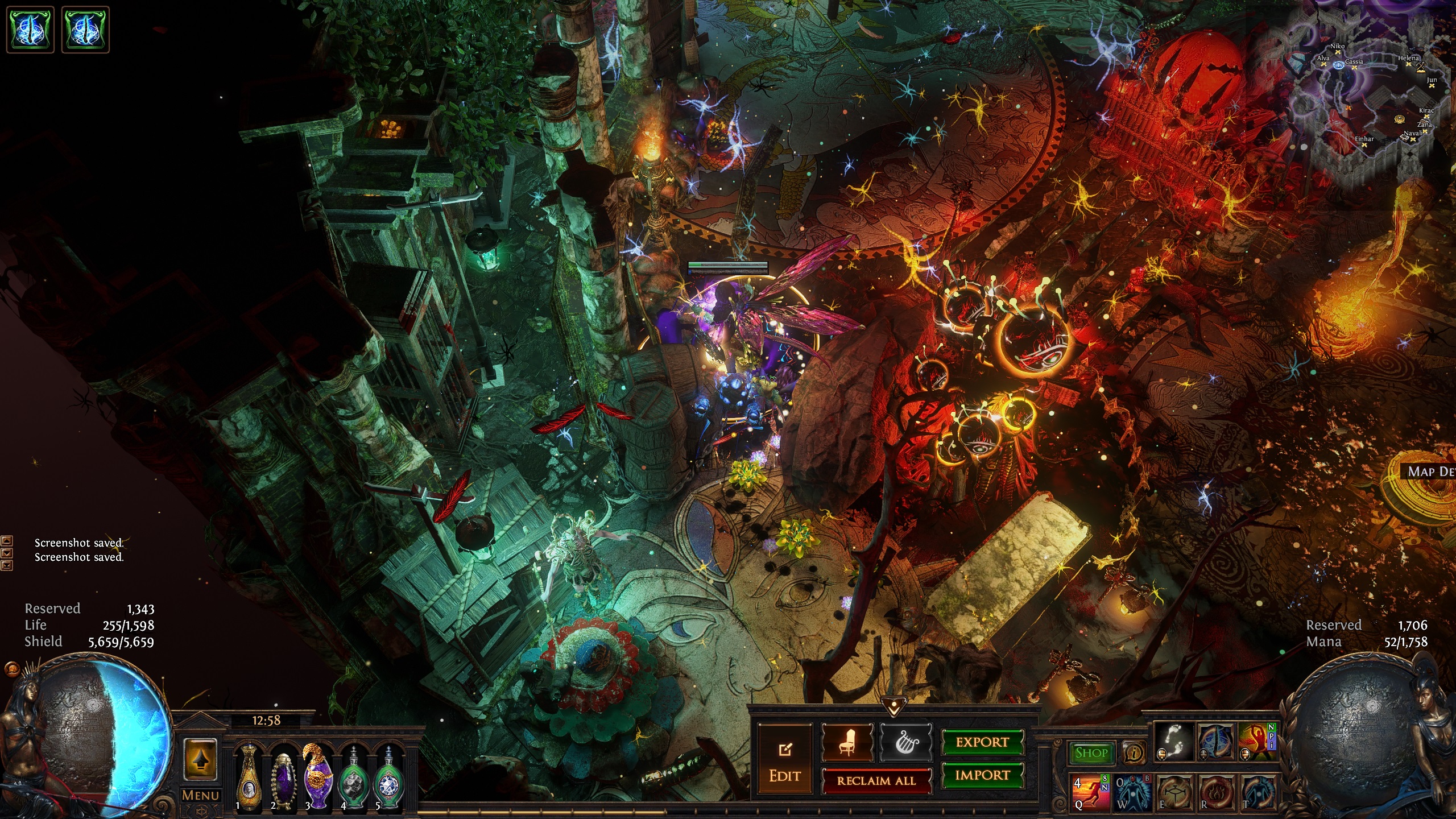1456x819 pixels.
Task: Select the footprints move skill slot
Action: pos(1174,742)
